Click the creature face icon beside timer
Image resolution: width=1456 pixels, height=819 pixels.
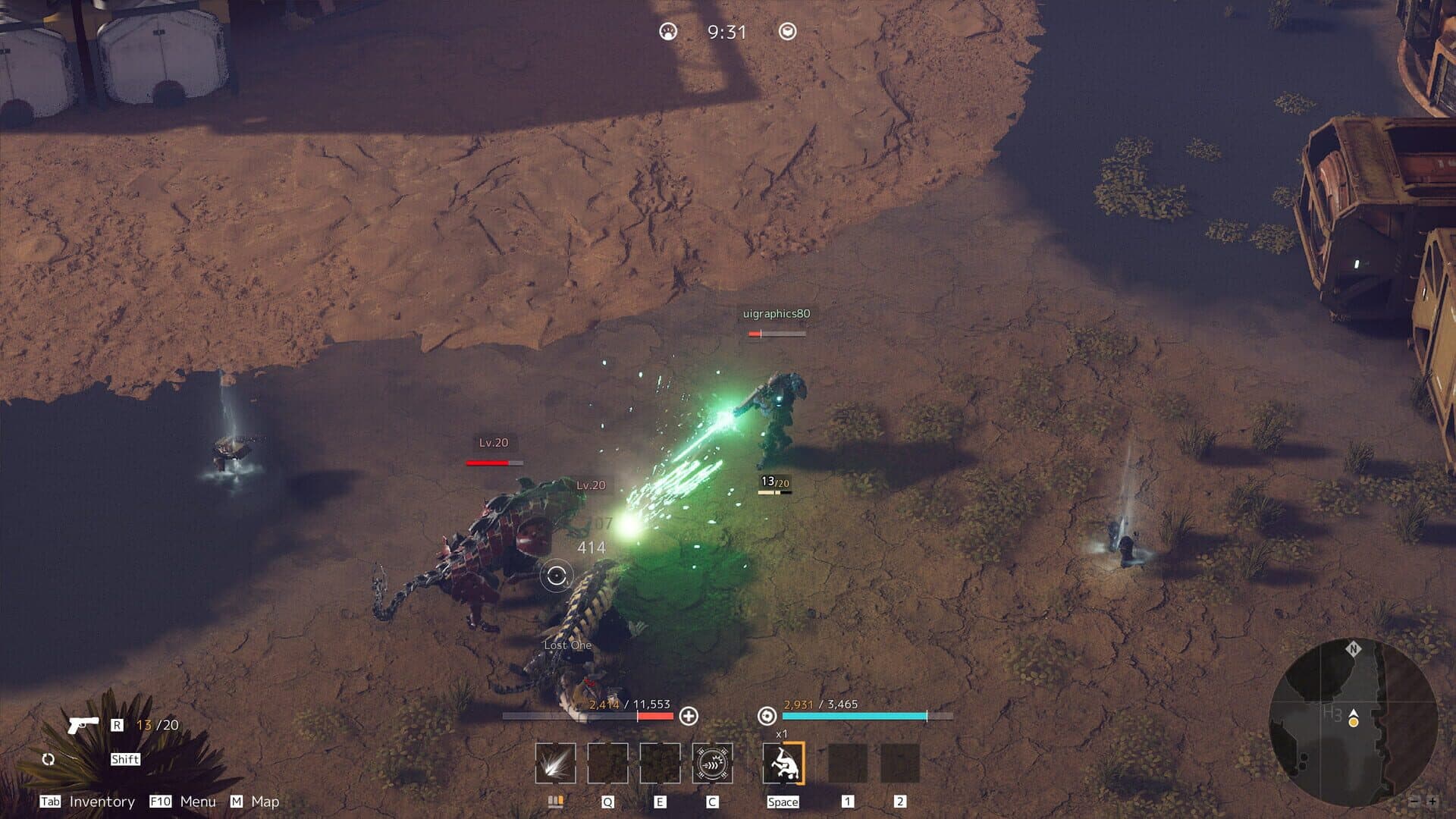click(x=668, y=32)
